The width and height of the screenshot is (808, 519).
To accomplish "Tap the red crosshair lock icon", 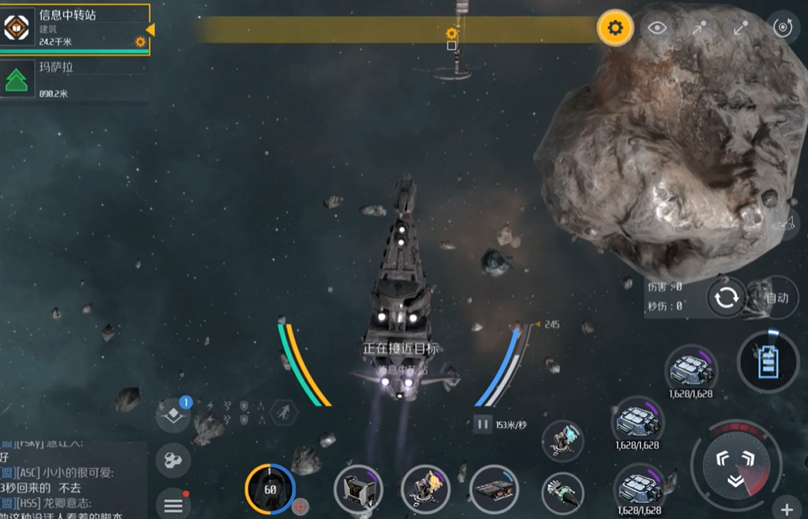I will [x=301, y=507].
